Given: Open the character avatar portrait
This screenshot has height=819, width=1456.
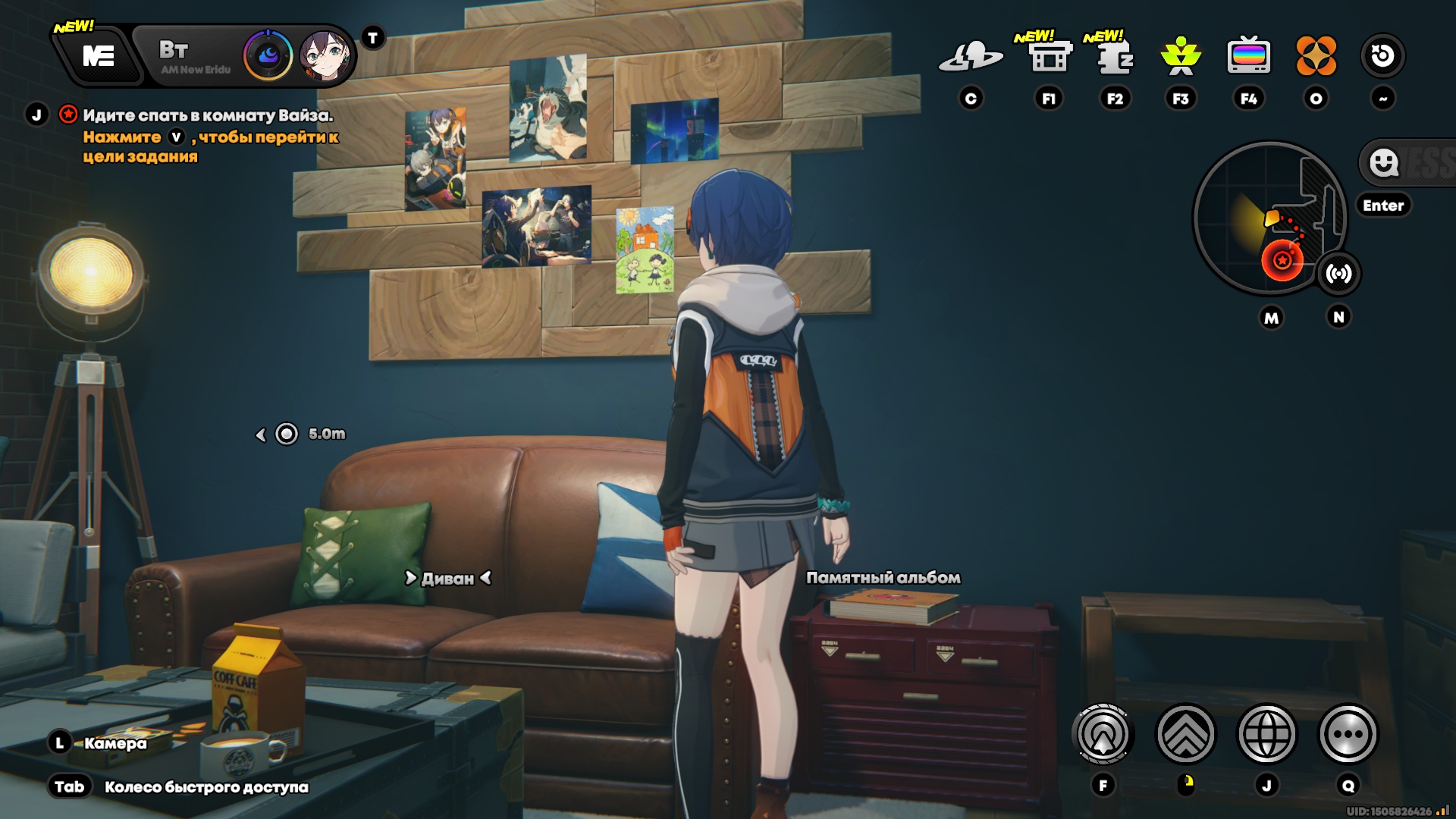Looking at the screenshot, I should [325, 55].
